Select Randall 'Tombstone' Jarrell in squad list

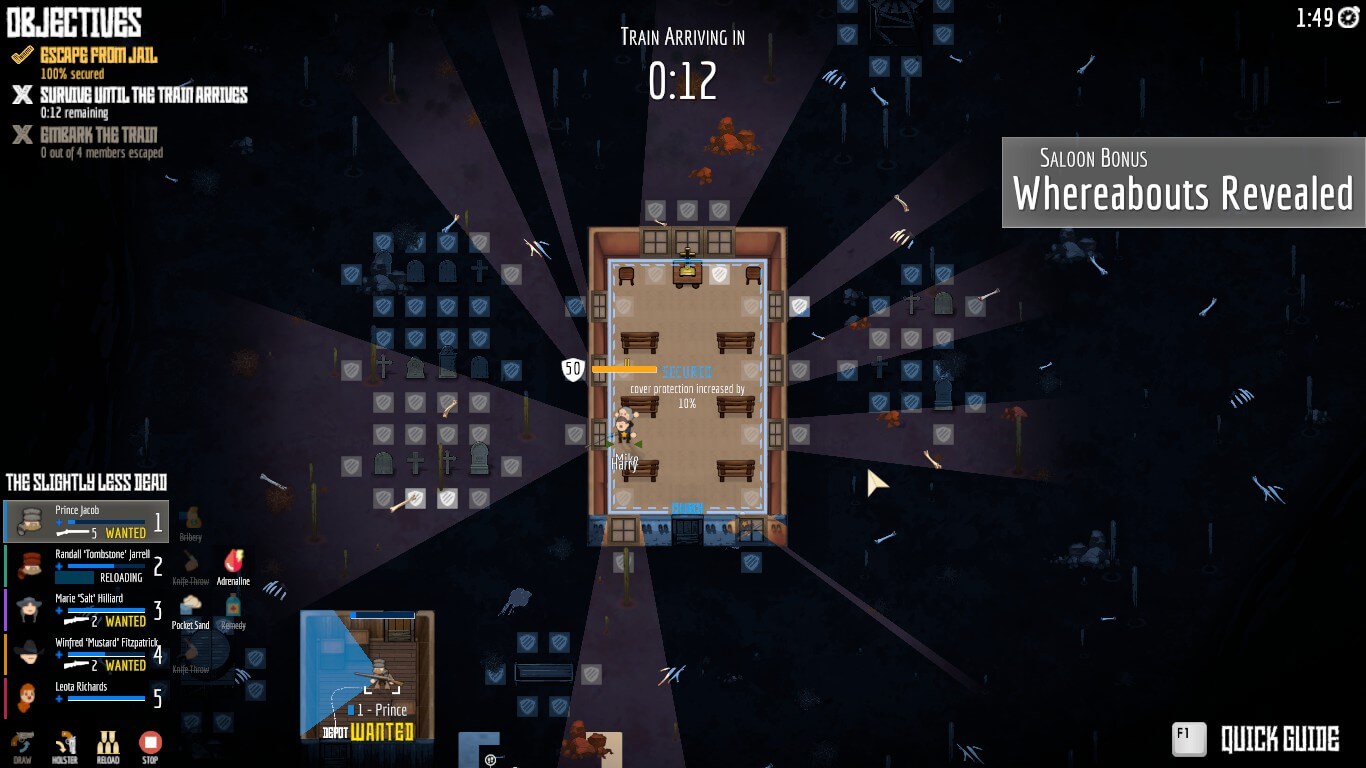coord(86,565)
